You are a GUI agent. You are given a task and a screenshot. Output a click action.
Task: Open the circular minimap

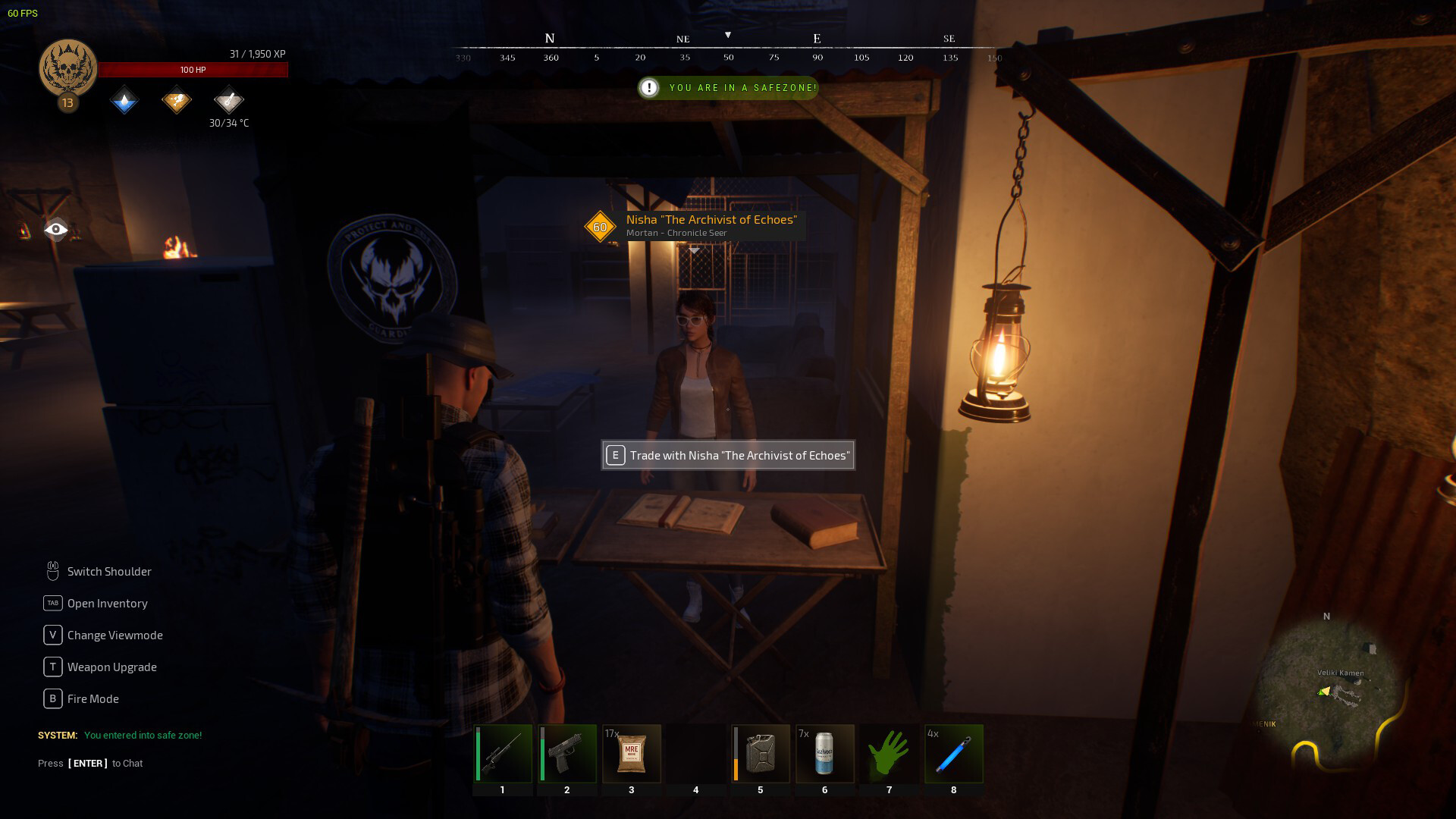pyautogui.click(x=1327, y=694)
